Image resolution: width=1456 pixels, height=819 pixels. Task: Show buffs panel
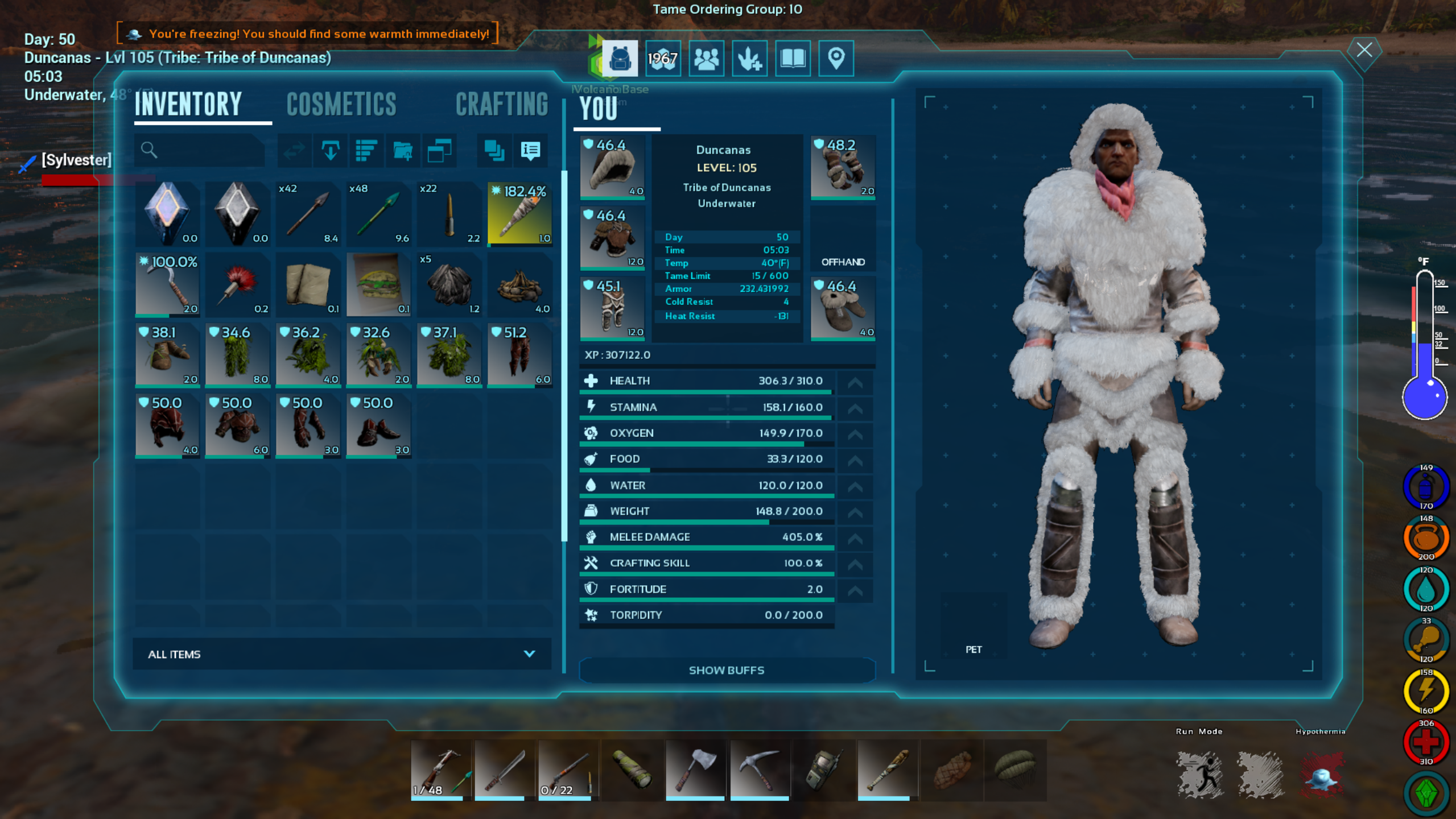(726, 670)
